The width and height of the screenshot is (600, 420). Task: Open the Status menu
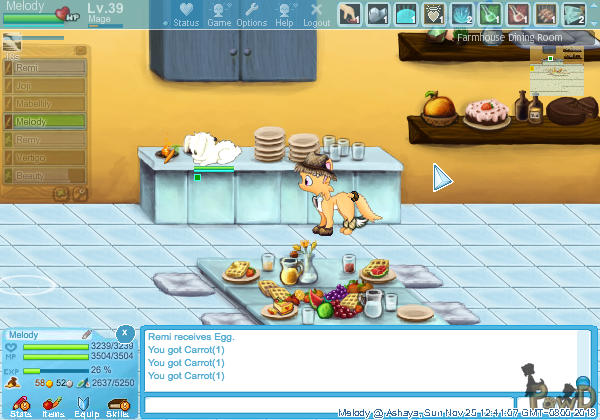pyautogui.click(x=185, y=14)
